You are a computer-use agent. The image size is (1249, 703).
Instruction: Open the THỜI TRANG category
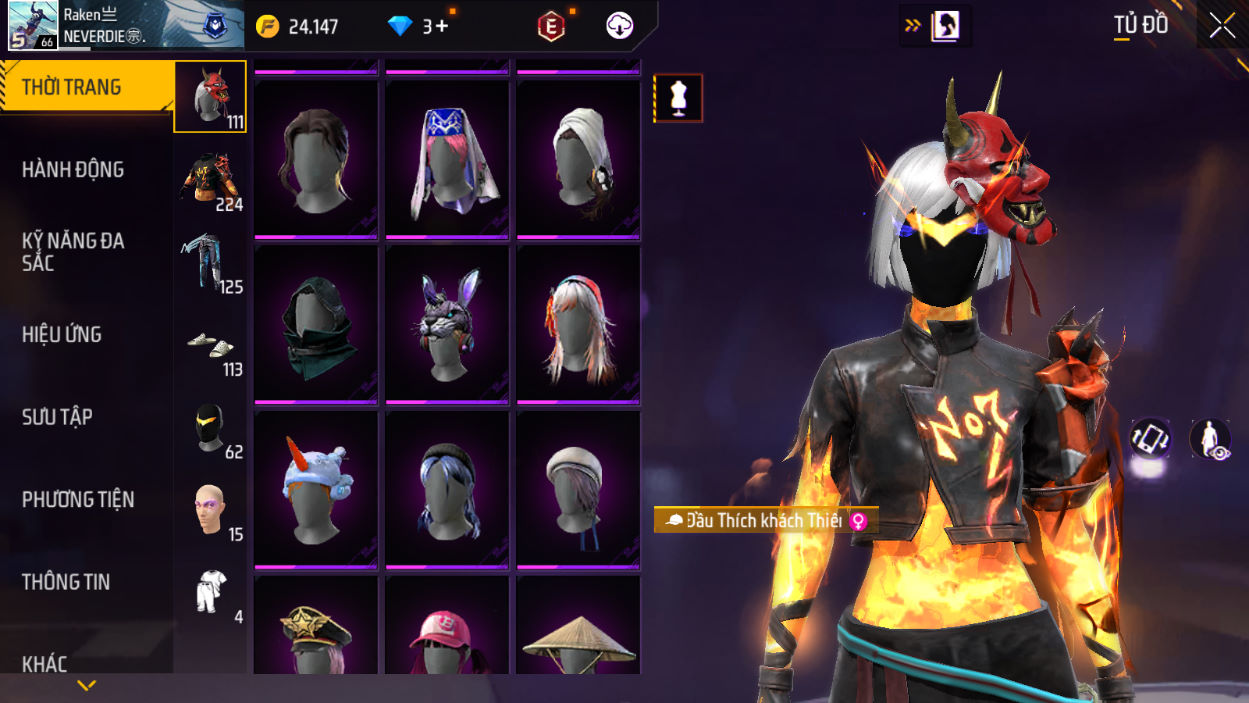click(72, 88)
